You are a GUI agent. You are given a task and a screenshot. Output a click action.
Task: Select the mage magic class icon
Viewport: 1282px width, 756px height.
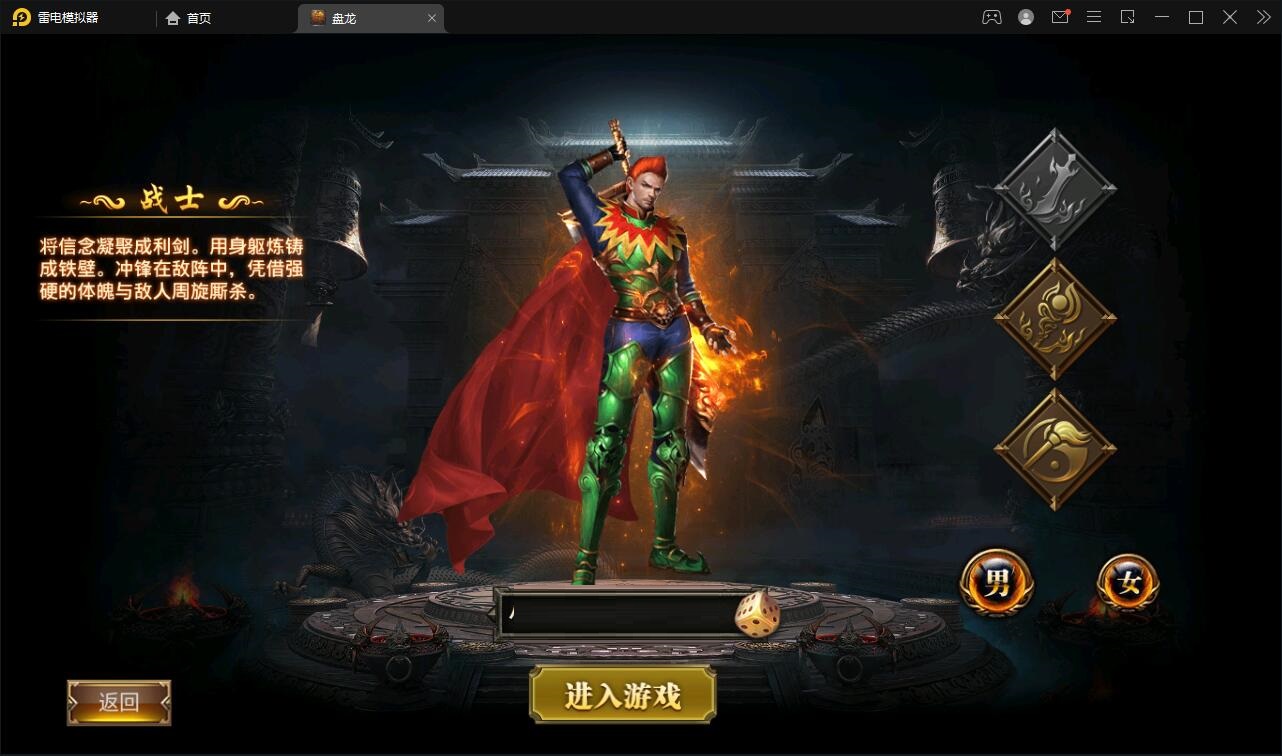point(1053,314)
